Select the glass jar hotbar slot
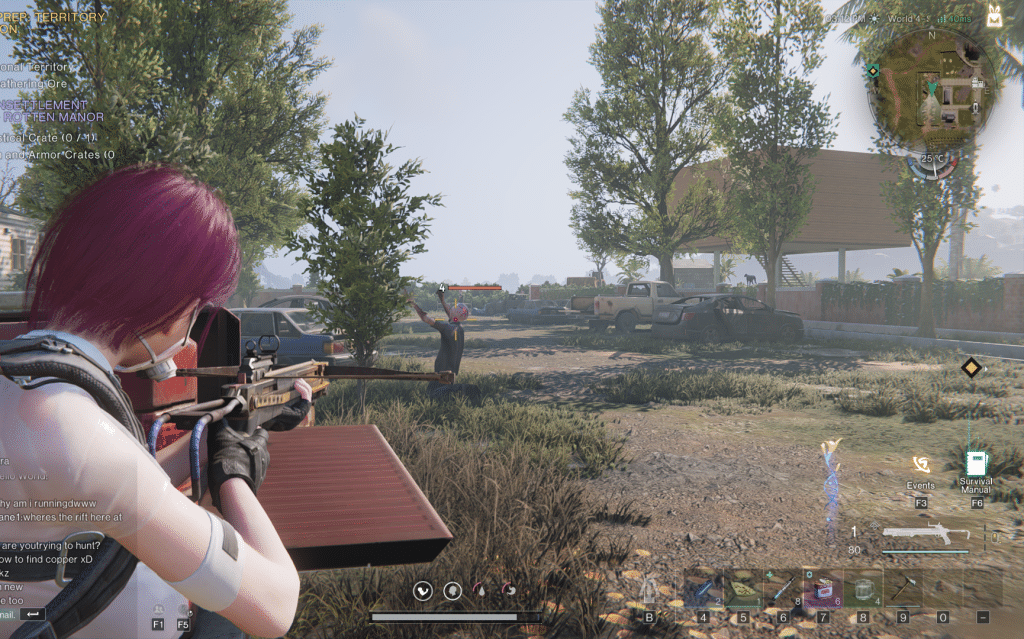The image size is (1024, 639). (x=862, y=589)
